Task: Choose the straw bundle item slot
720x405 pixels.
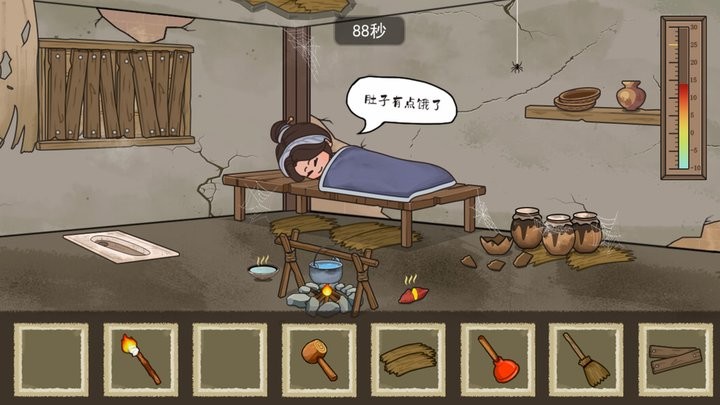Action: [408, 359]
